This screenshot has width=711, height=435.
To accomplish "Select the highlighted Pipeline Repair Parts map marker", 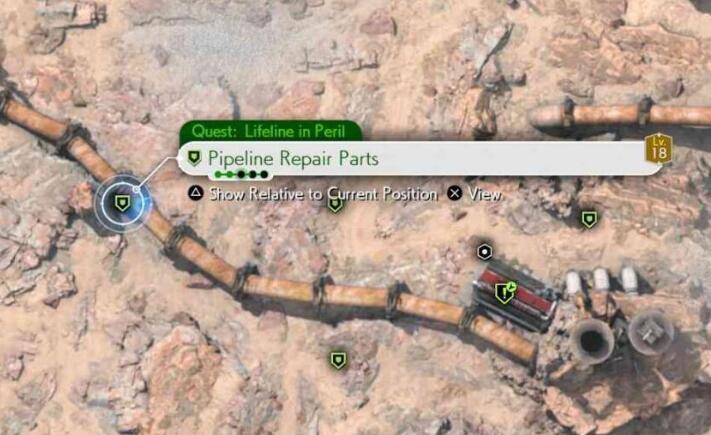I will tap(122, 203).
